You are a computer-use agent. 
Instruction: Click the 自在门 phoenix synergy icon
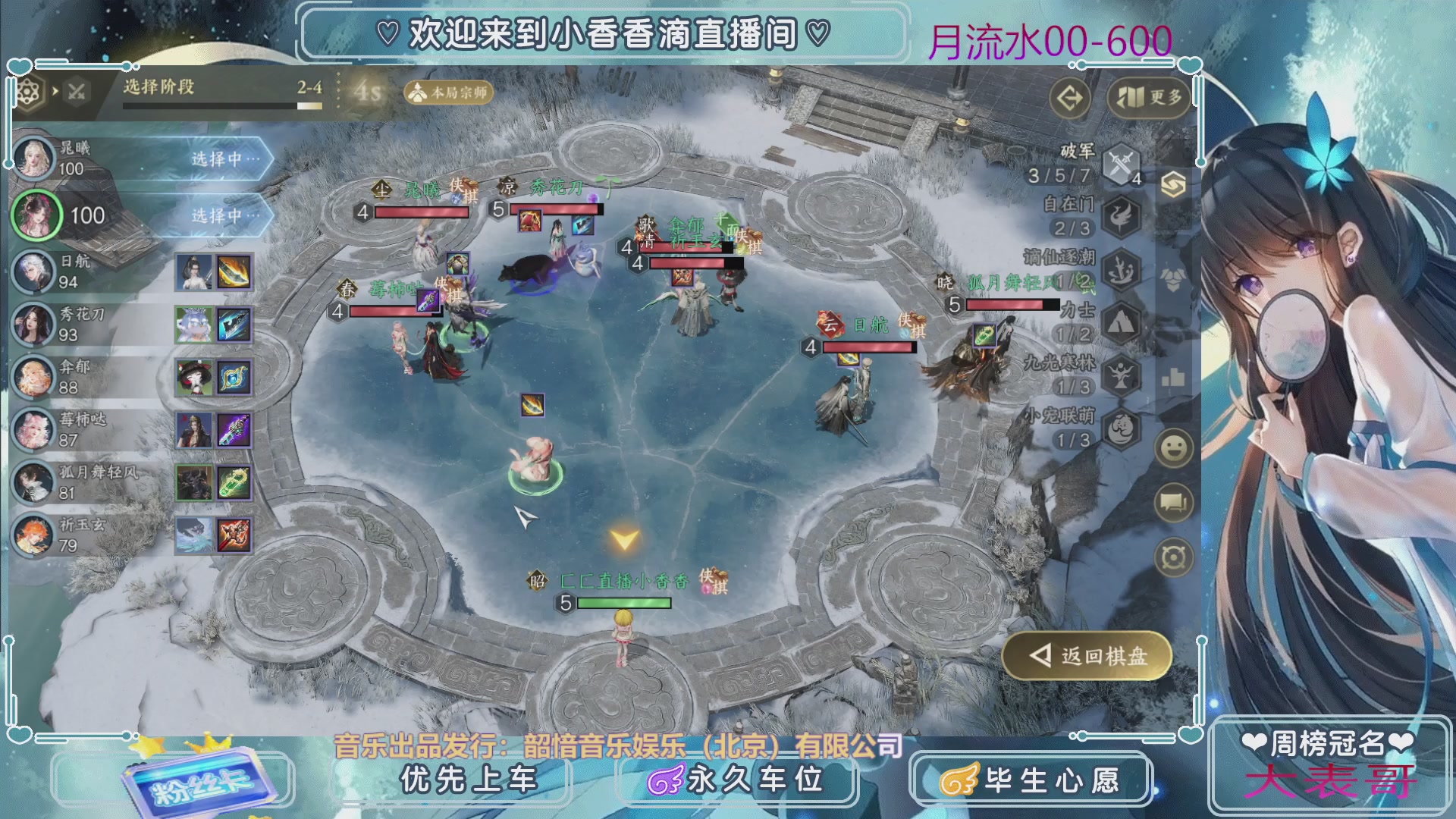pyautogui.click(x=1121, y=216)
